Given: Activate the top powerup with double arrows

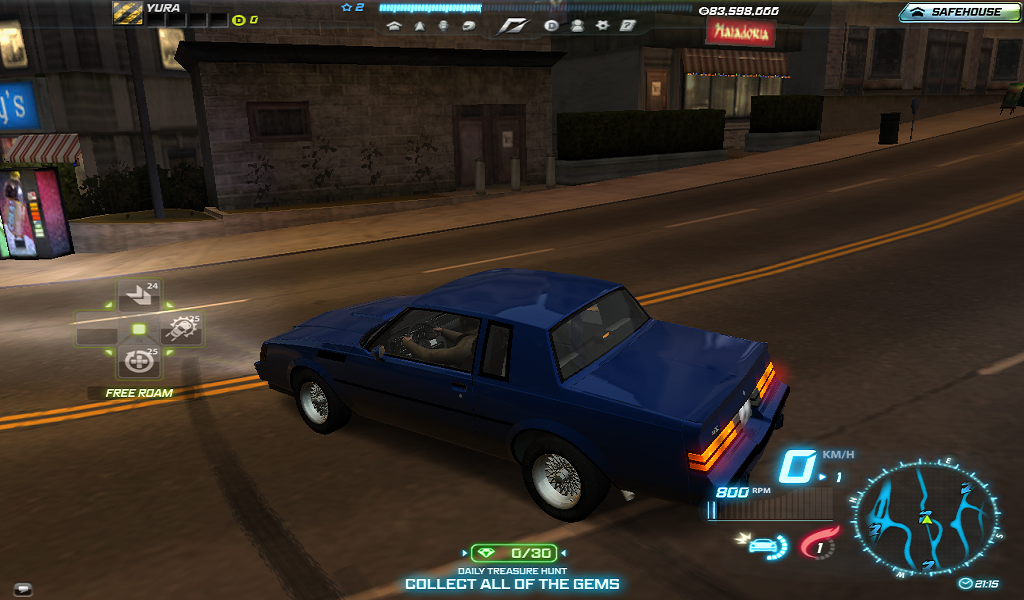Looking at the screenshot, I should coord(138,296).
